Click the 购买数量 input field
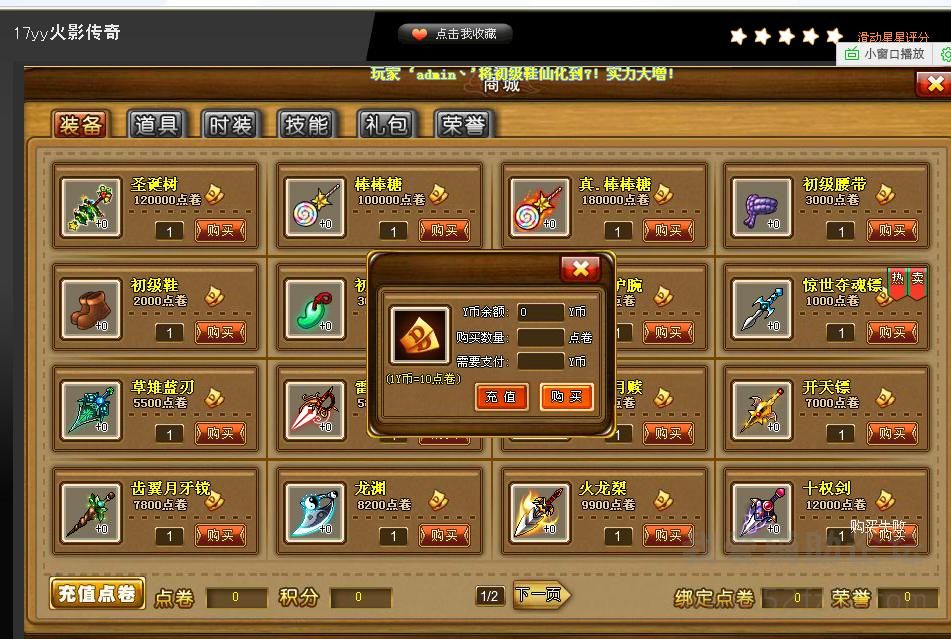 (x=540, y=337)
